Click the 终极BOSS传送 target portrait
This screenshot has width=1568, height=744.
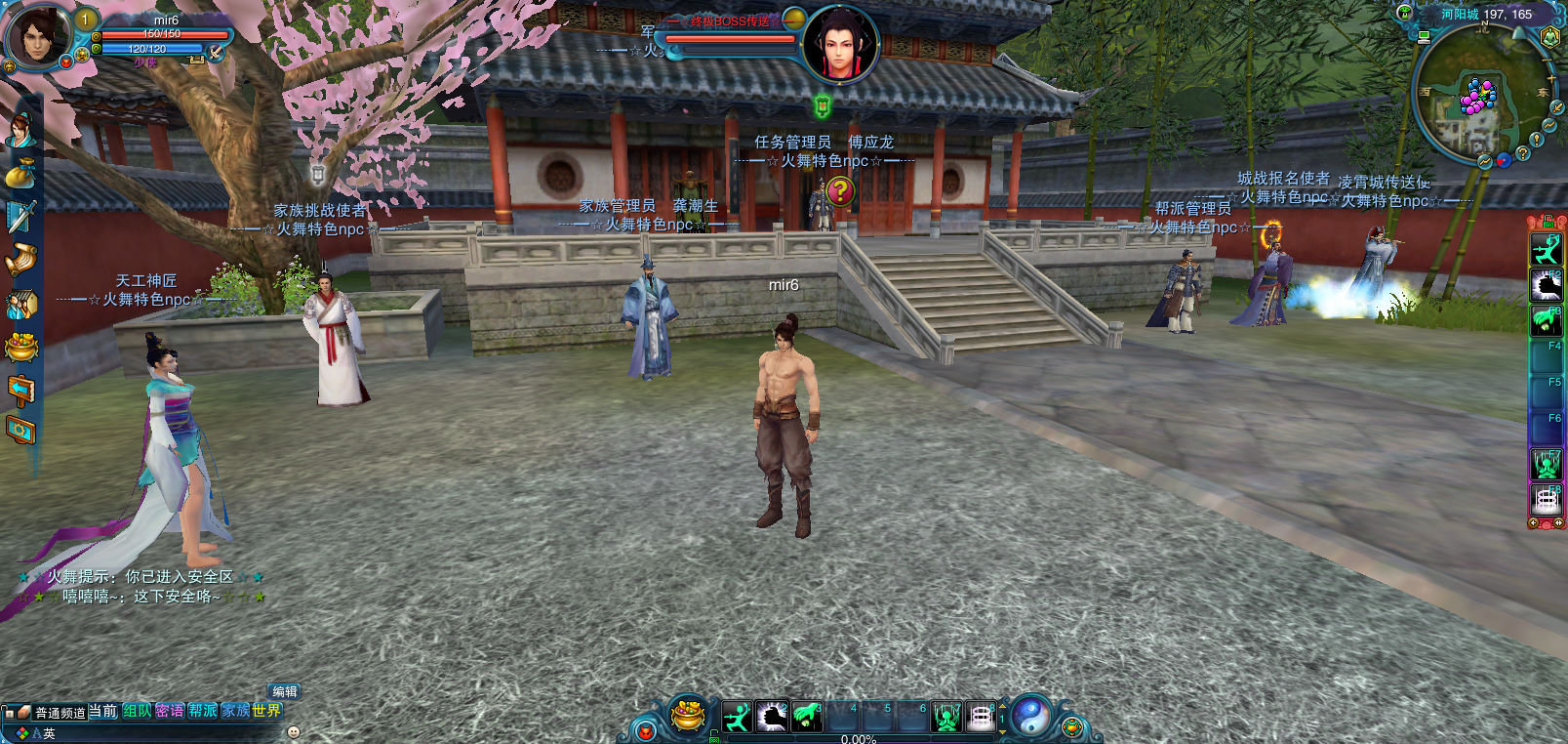pos(839,45)
